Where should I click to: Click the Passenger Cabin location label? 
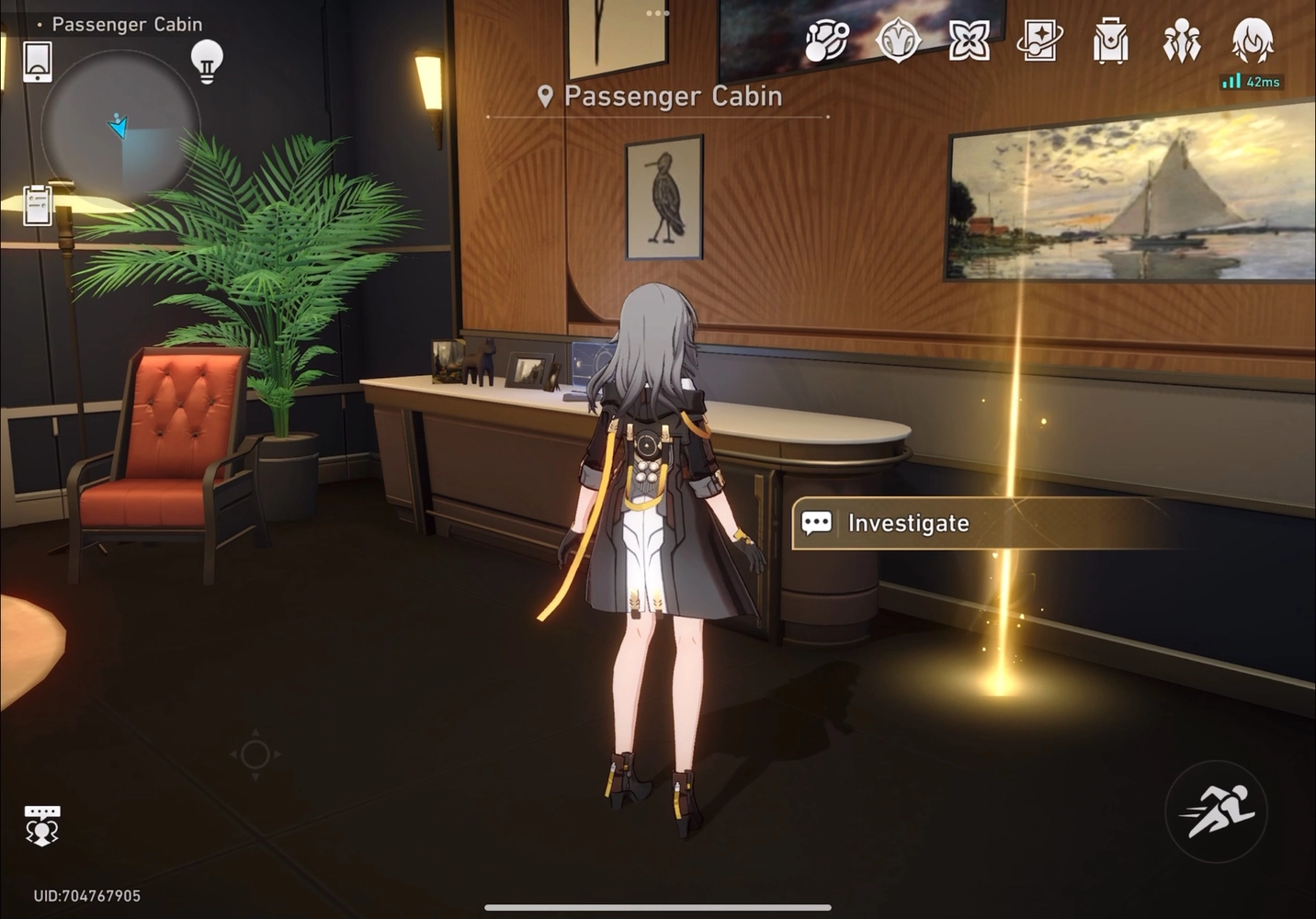673,96
